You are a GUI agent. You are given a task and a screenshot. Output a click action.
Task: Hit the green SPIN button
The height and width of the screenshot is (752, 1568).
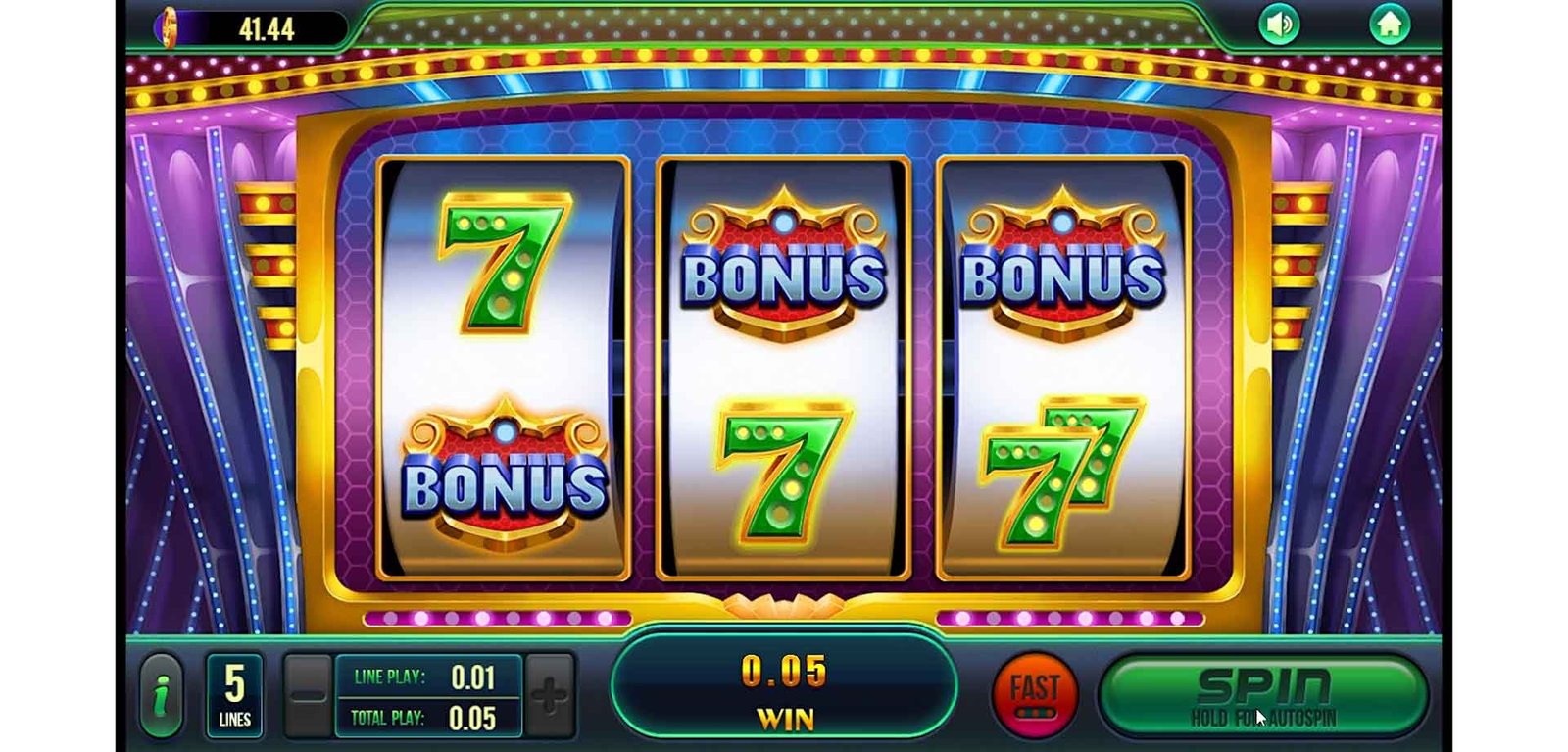coord(1263,694)
